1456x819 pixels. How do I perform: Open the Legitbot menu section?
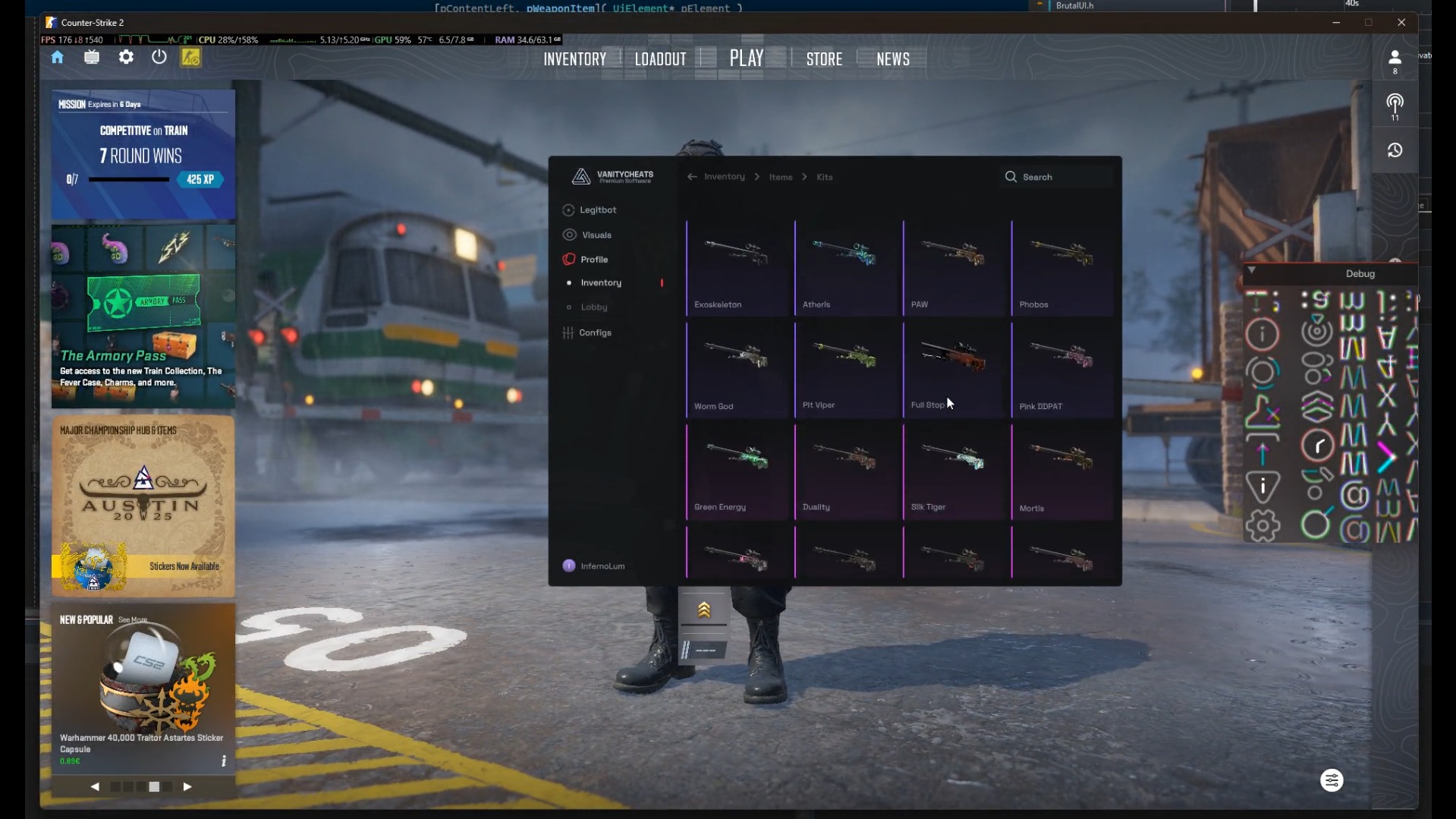(x=597, y=210)
